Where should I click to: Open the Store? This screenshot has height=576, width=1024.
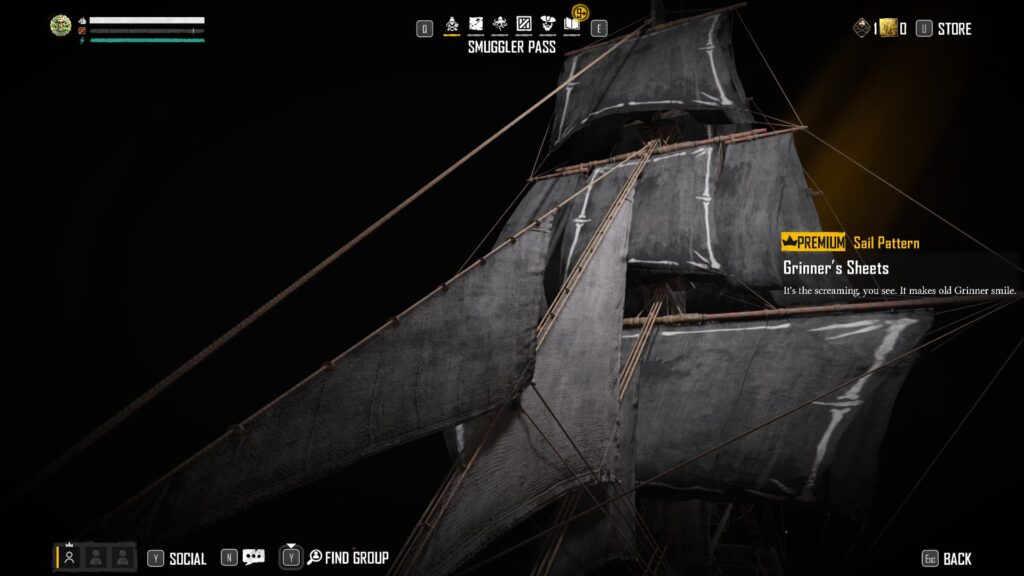pyautogui.click(x=954, y=29)
